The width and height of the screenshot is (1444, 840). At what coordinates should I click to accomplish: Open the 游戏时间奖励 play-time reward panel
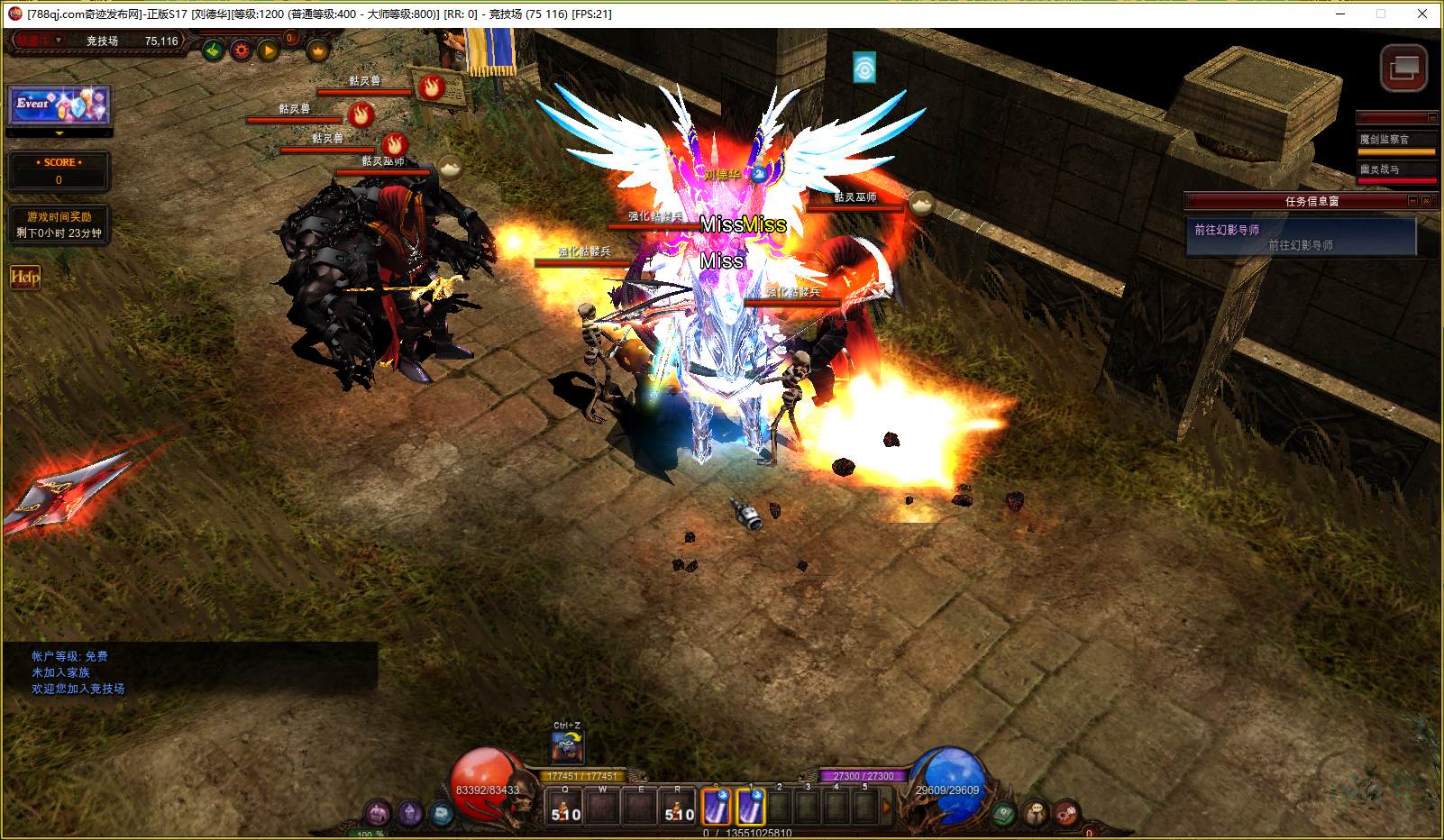tap(59, 225)
